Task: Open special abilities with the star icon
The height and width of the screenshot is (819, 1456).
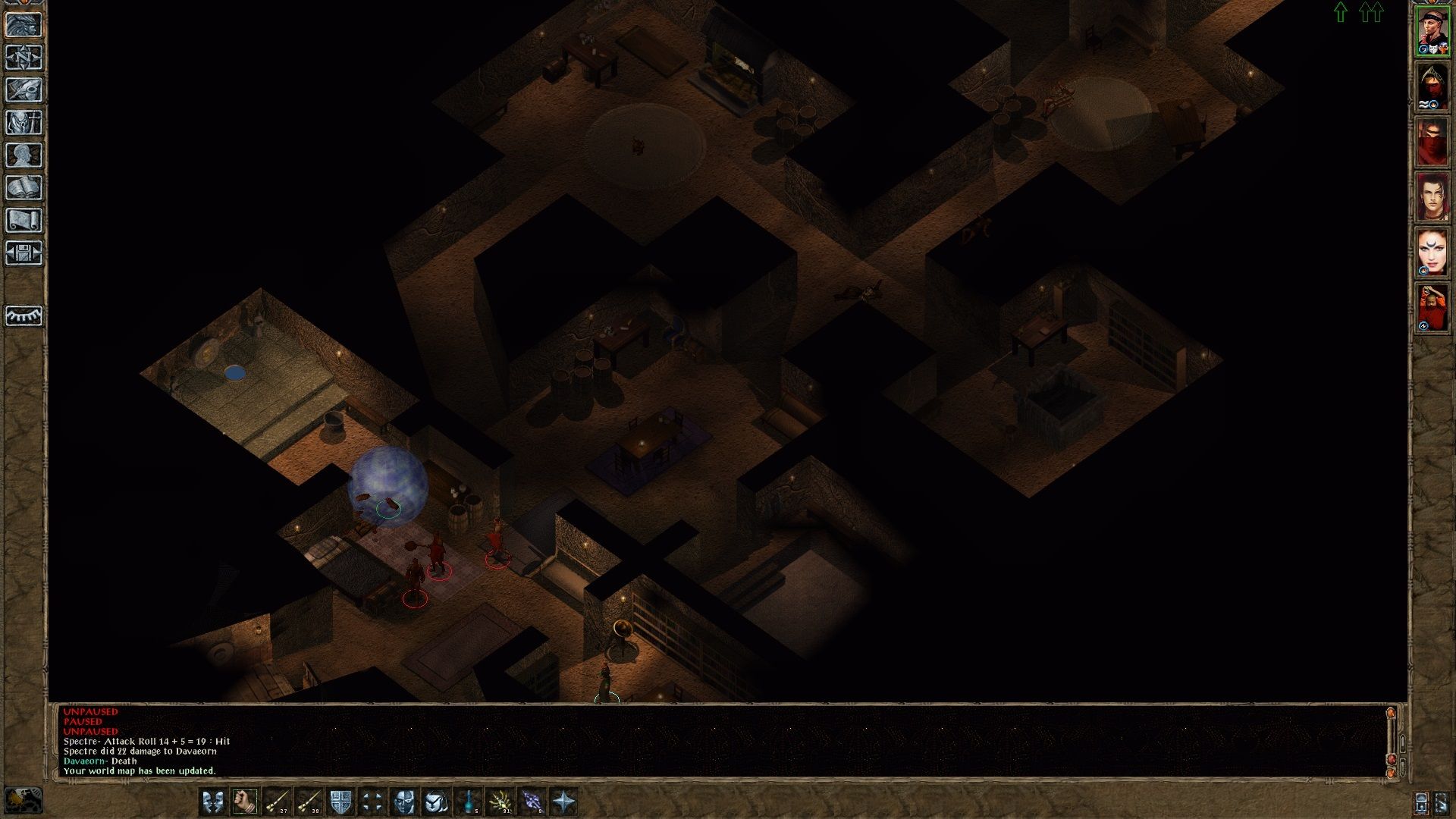Action: pos(564,801)
